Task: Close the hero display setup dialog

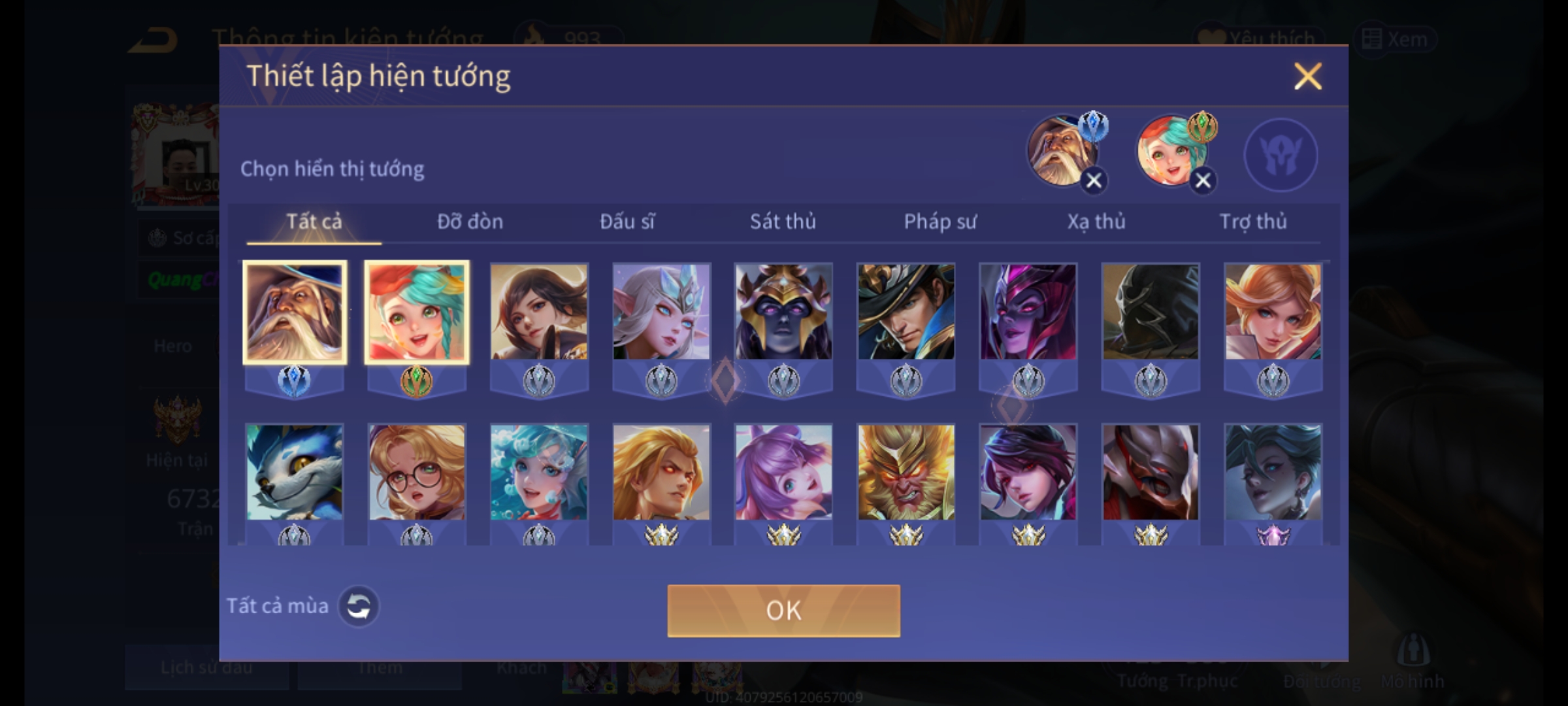Action: [1307, 76]
